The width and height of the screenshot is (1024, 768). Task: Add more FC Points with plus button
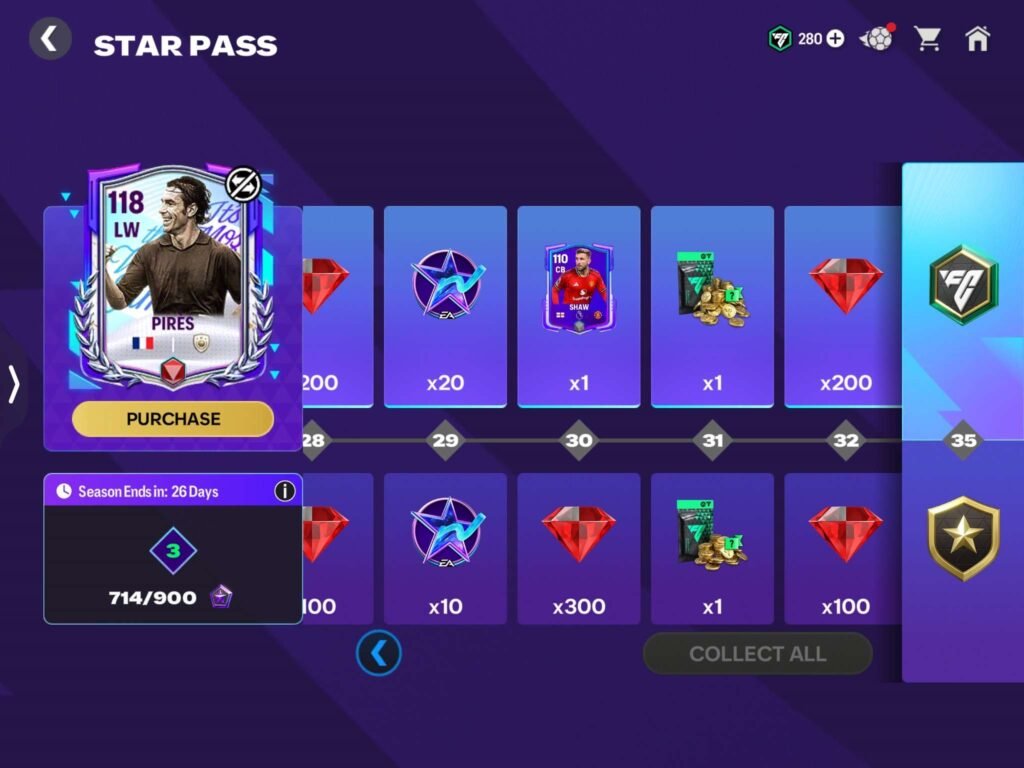834,39
